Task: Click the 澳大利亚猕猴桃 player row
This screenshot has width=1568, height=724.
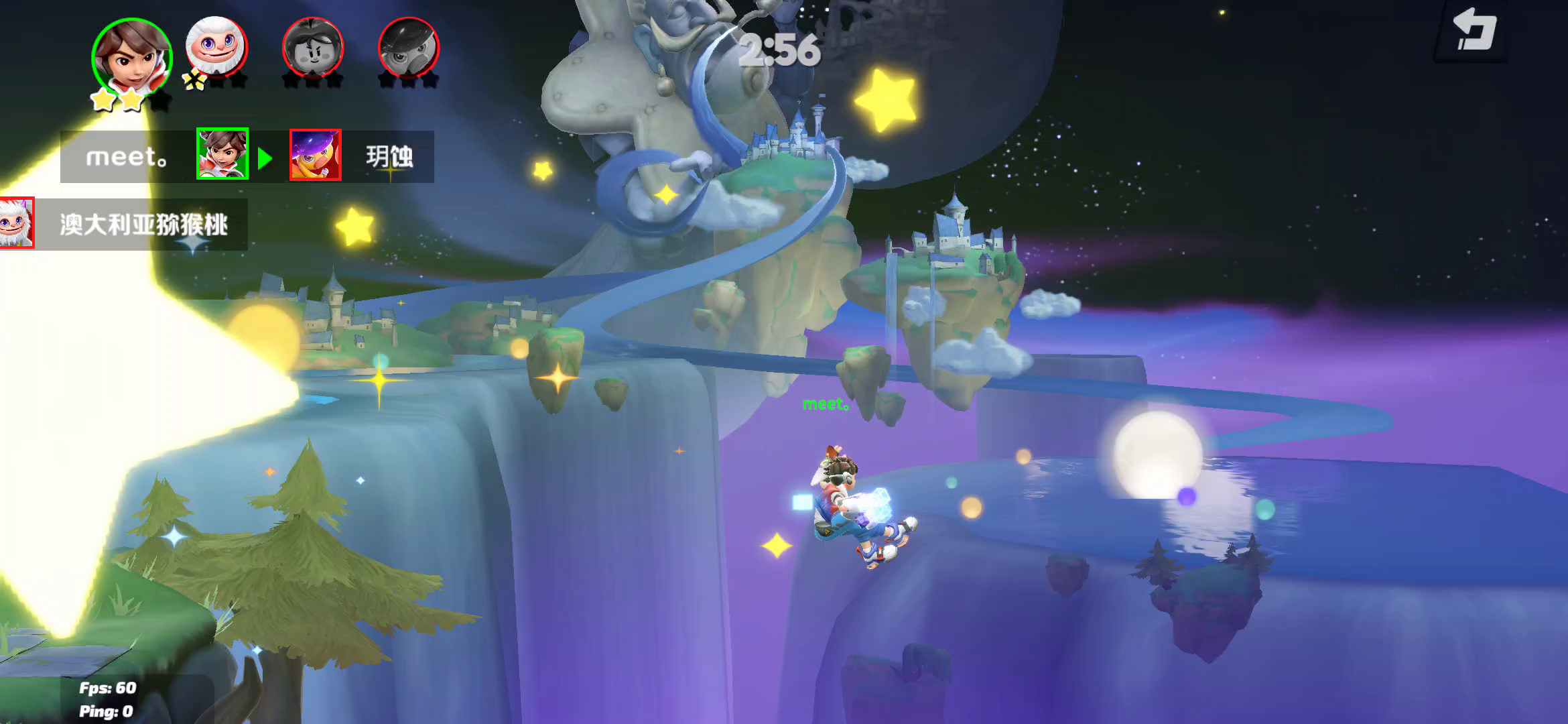Action: coord(125,224)
